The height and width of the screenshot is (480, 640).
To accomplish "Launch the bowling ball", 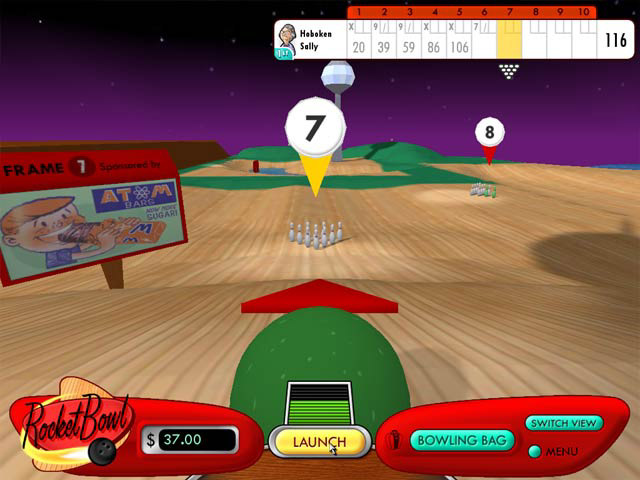I will tap(319, 441).
